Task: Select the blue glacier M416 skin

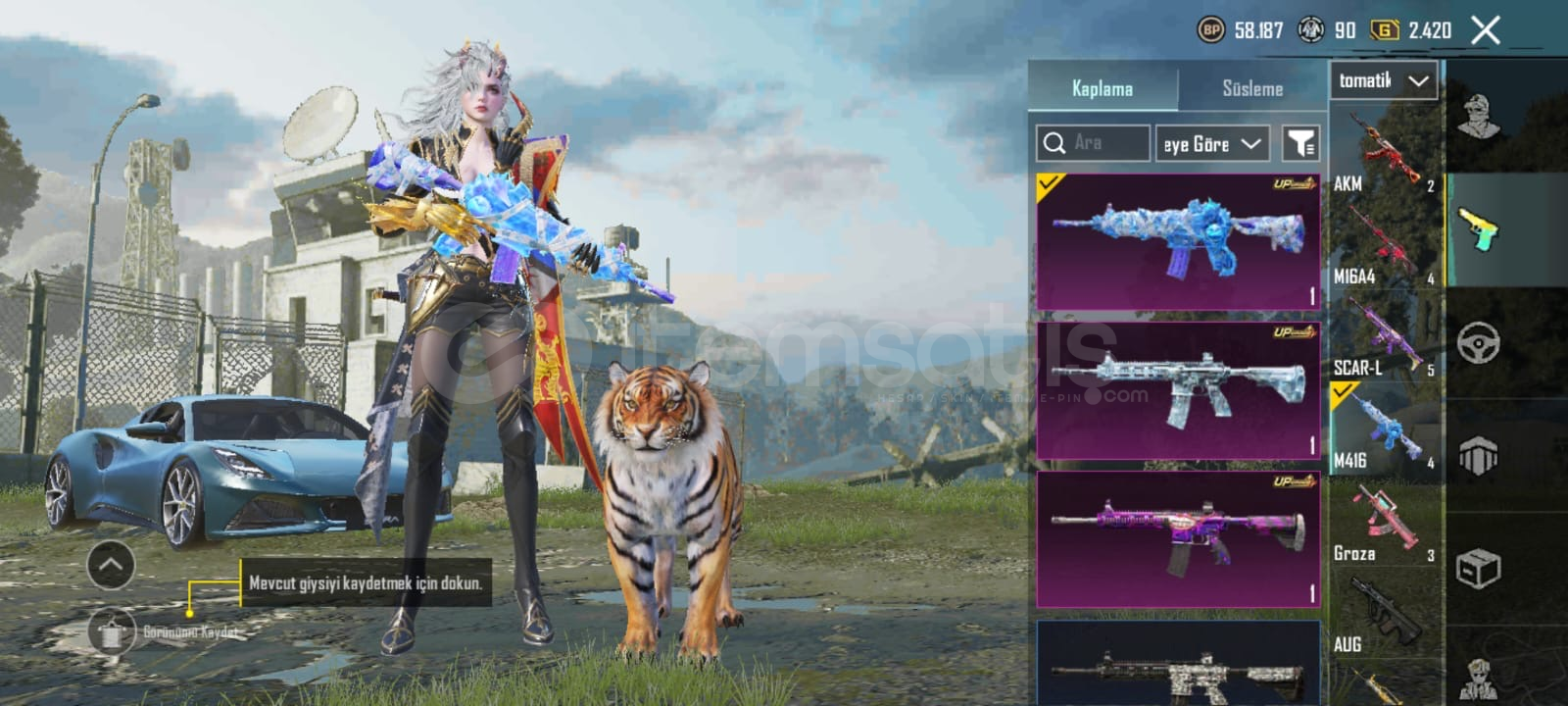Action: [1178, 241]
